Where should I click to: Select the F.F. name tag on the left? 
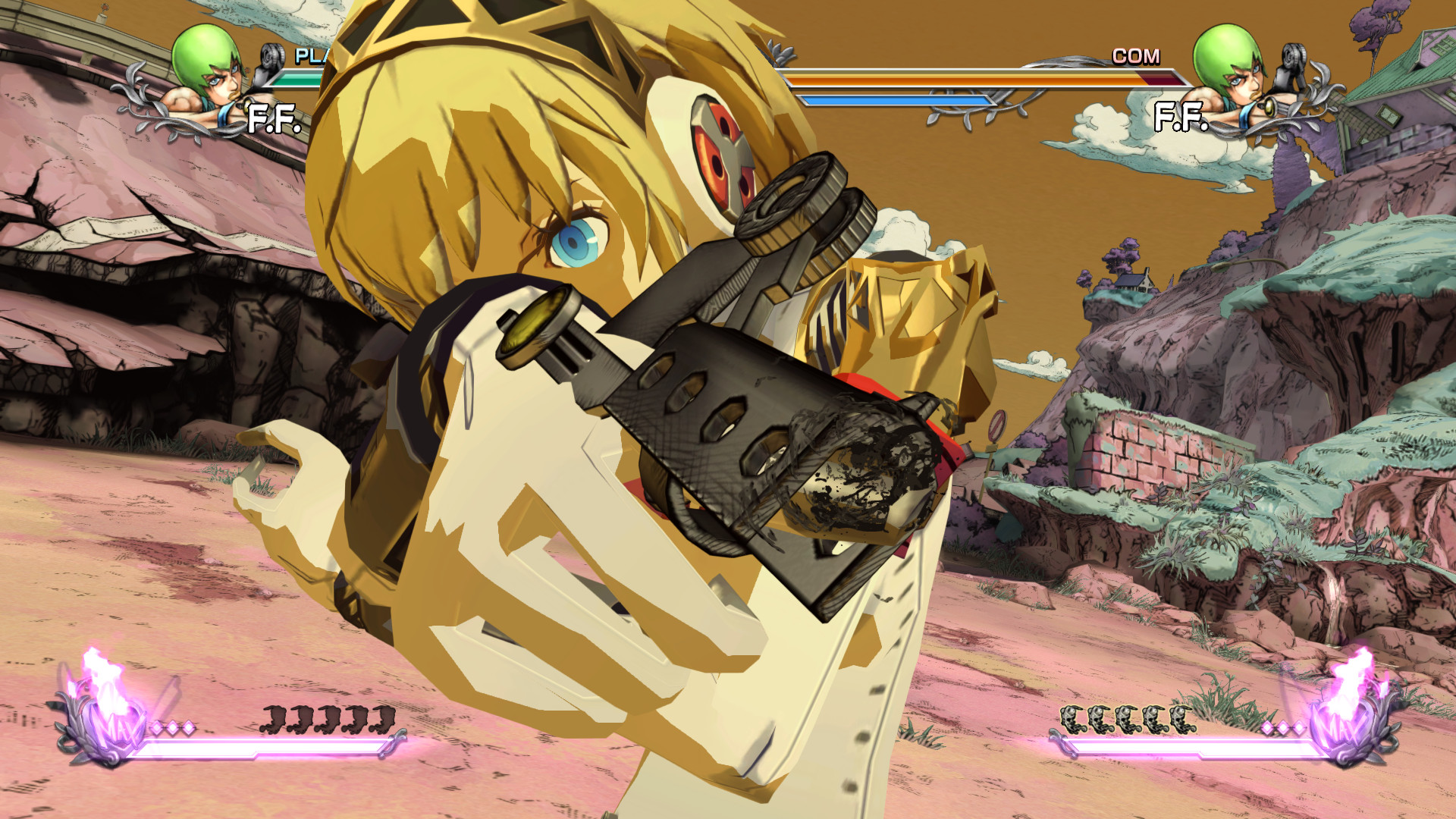tap(273, 119)
